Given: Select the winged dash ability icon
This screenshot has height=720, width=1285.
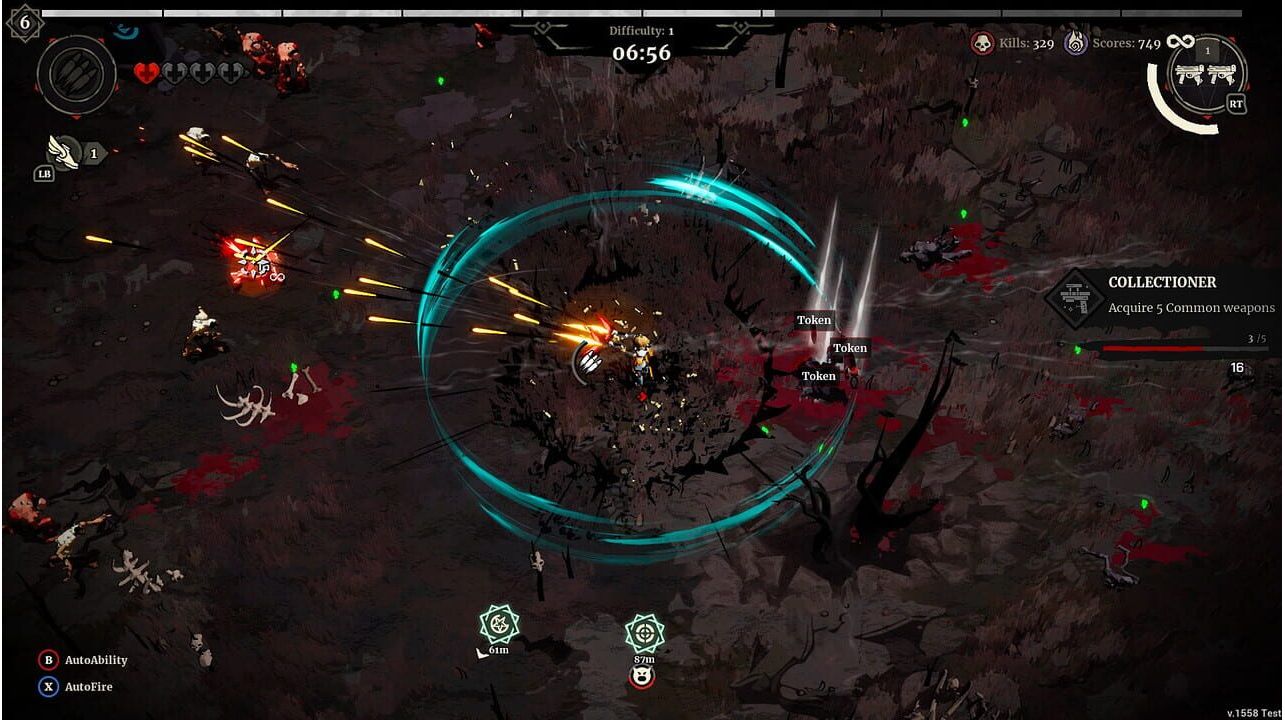Looking at the screenshot, I should click(64, 152).
